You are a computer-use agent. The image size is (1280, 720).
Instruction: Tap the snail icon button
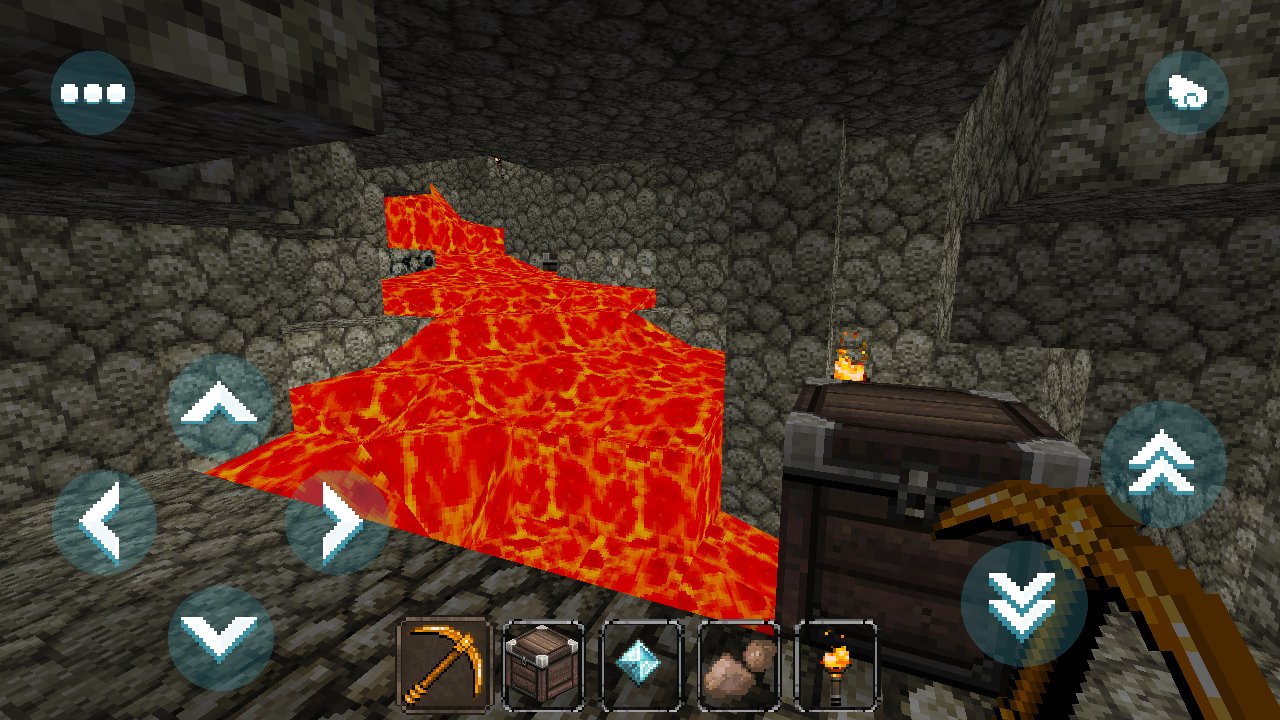1186,94
